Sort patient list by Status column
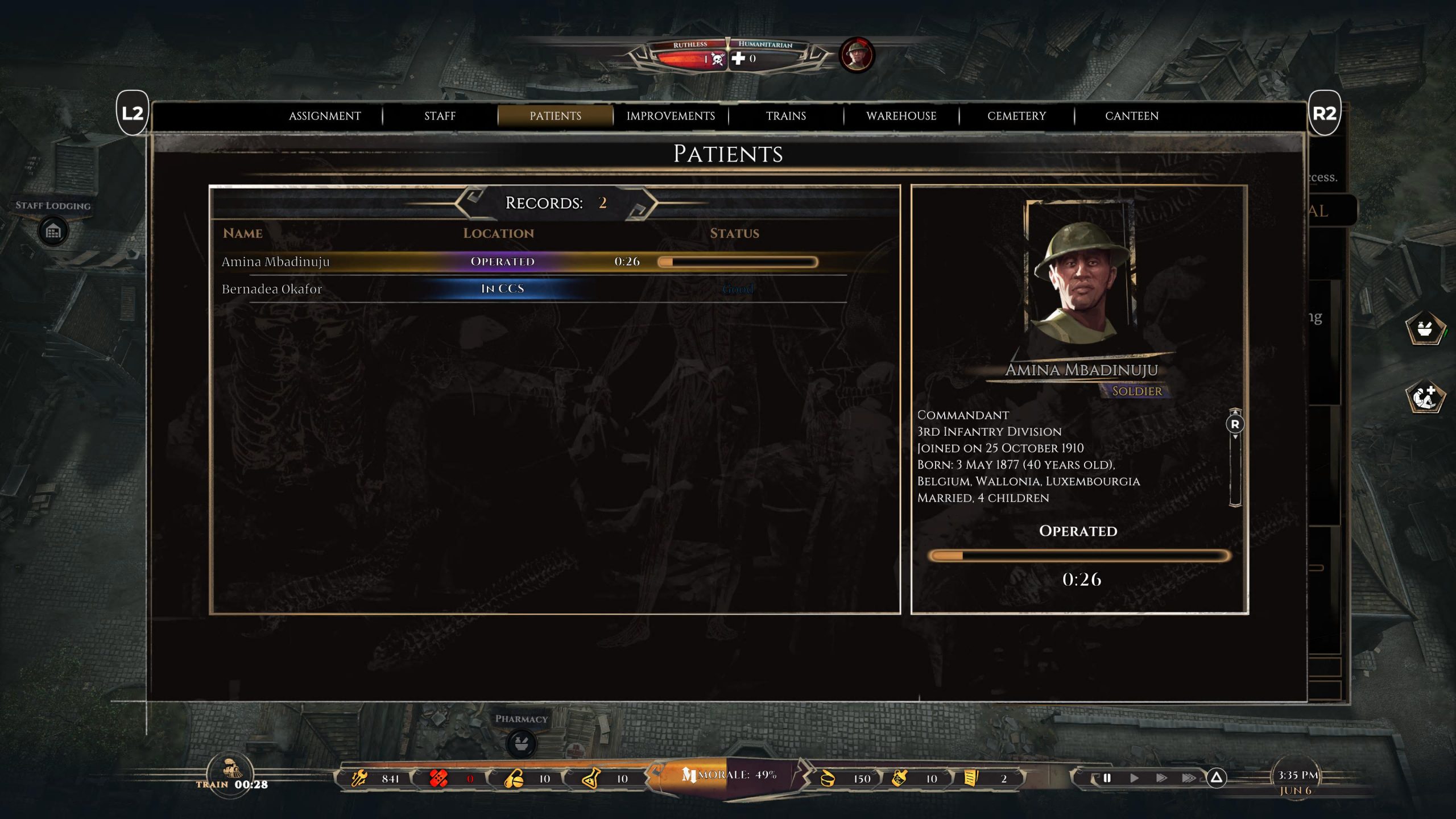 [x=734, y=233]
